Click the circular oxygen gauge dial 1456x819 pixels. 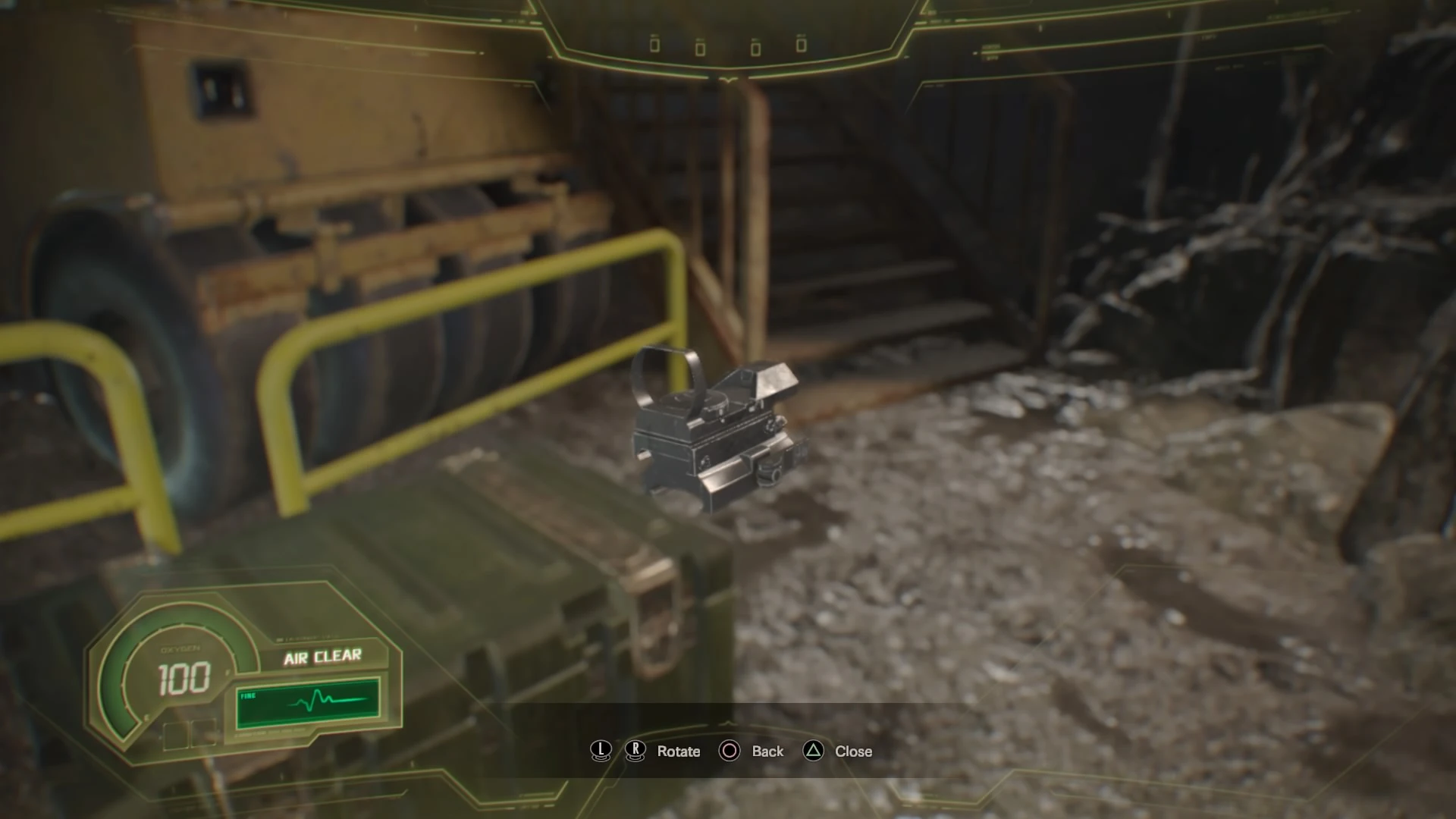pyautogui.click(x=182, y=675)
